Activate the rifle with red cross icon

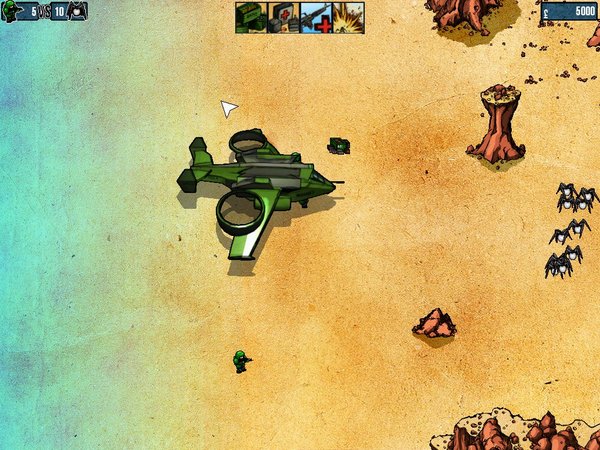315,18
